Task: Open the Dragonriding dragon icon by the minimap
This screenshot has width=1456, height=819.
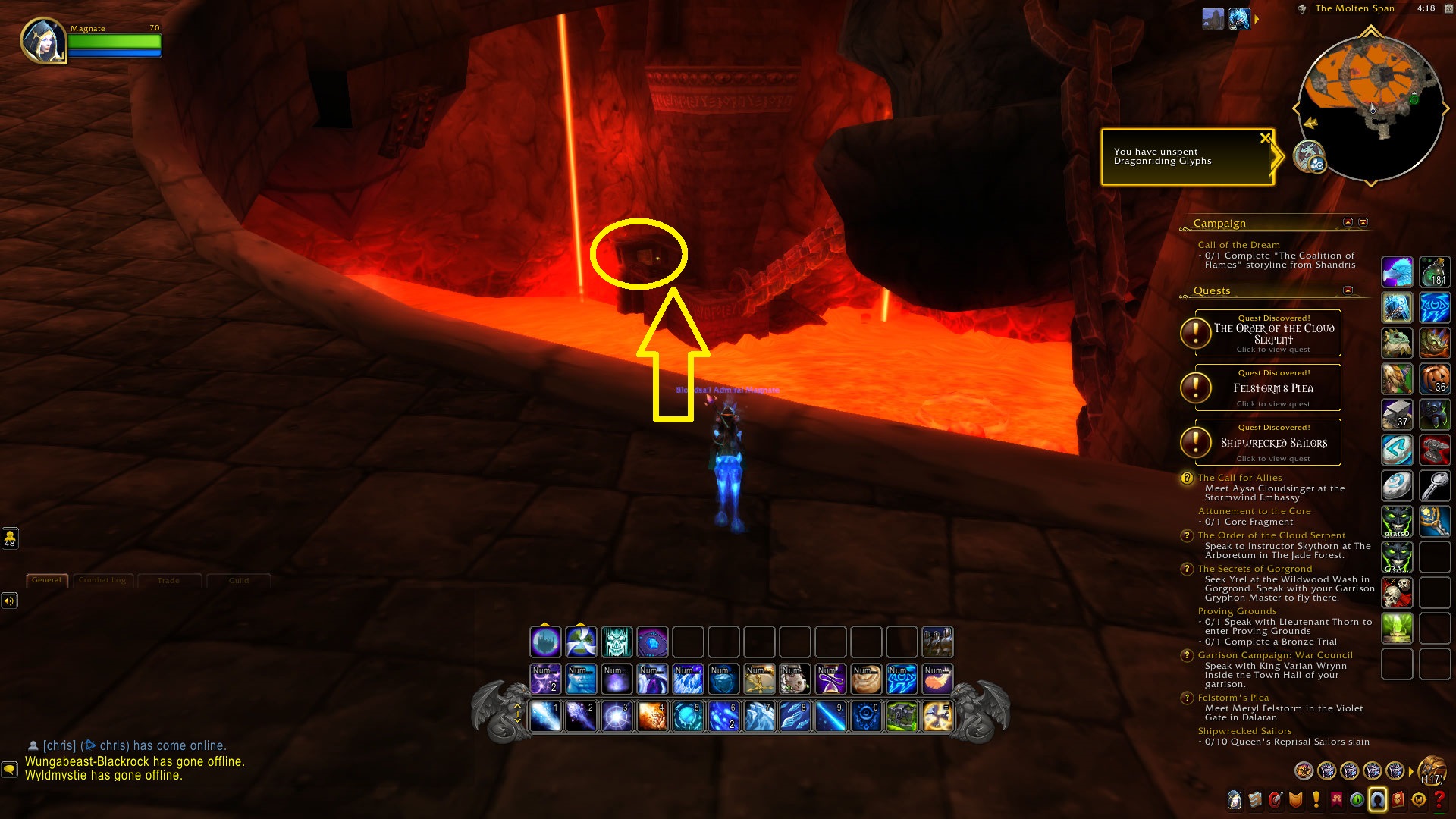Action: pyautogui.click(x=1309, y=156)
